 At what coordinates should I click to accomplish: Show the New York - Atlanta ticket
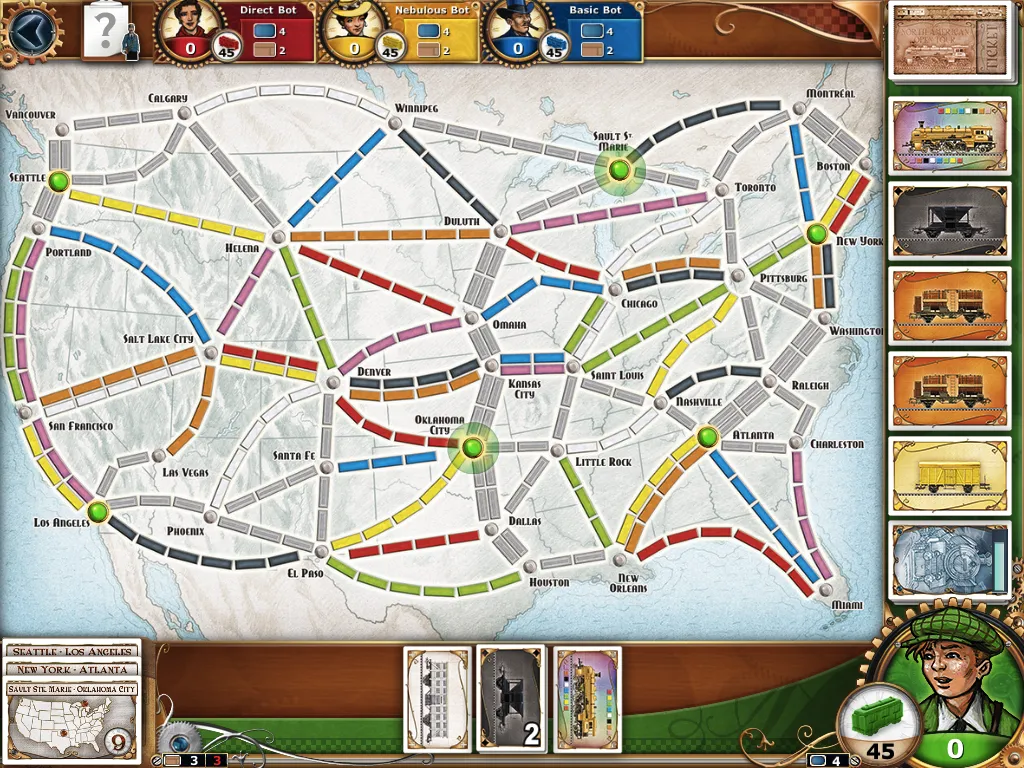pos(72,669)
